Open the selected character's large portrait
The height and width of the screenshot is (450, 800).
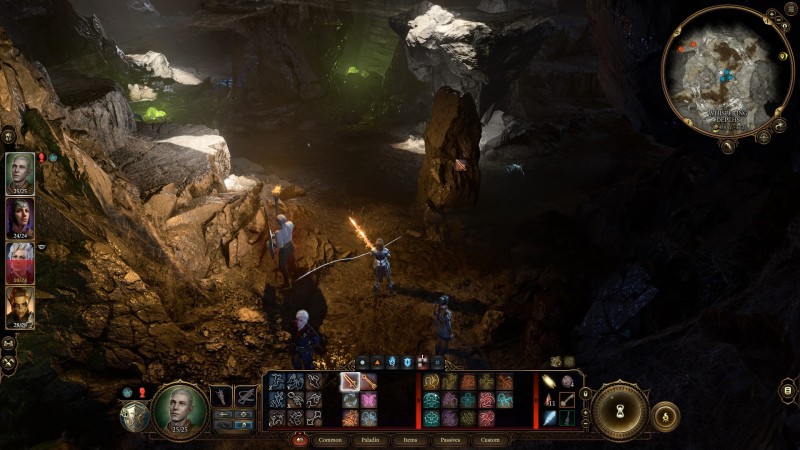[180, 409]
